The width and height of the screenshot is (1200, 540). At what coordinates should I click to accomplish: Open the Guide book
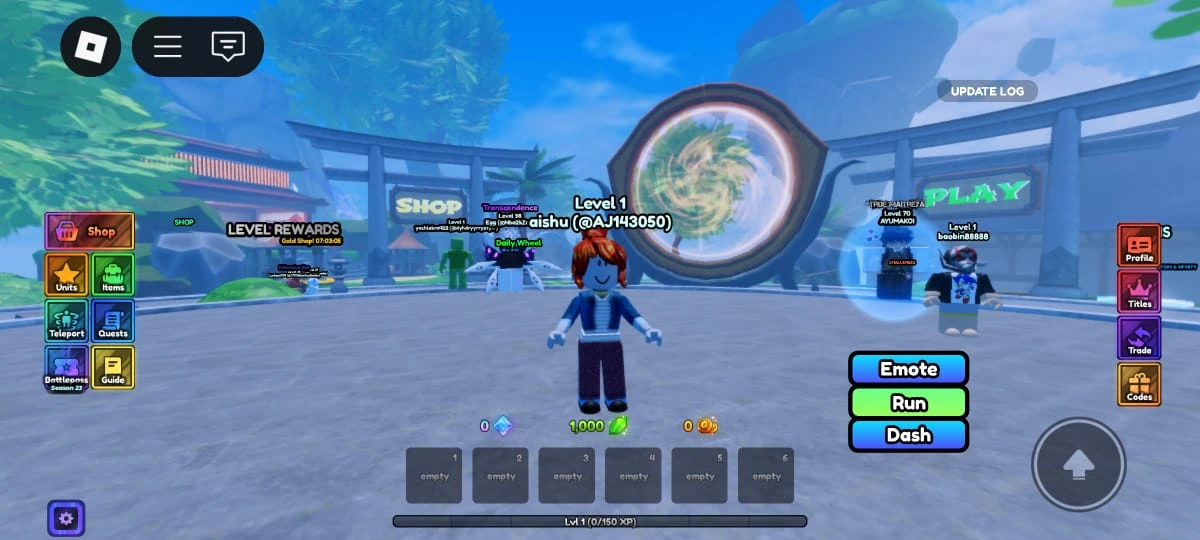113,368
